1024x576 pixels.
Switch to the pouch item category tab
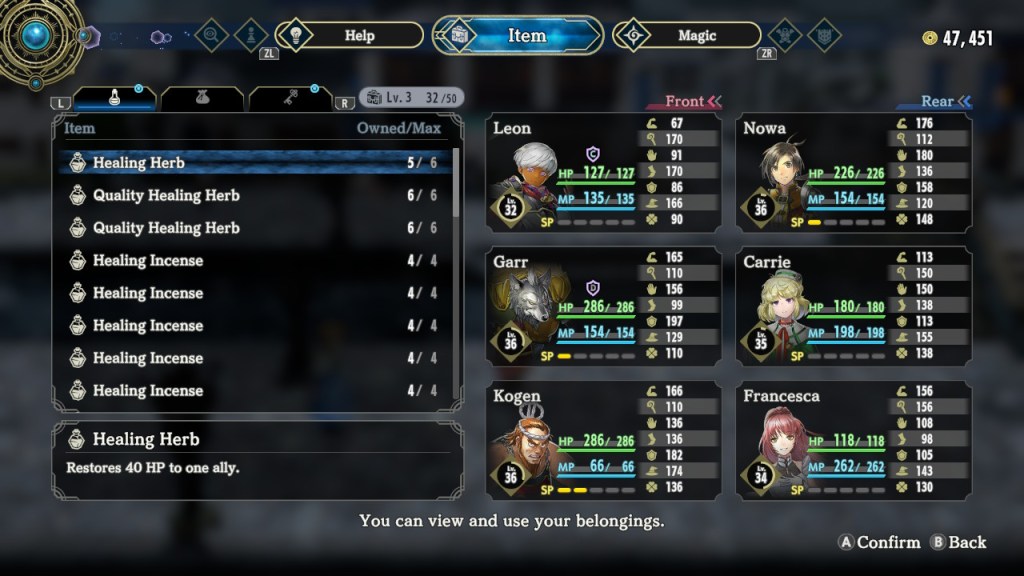click(x=202, y=98)
